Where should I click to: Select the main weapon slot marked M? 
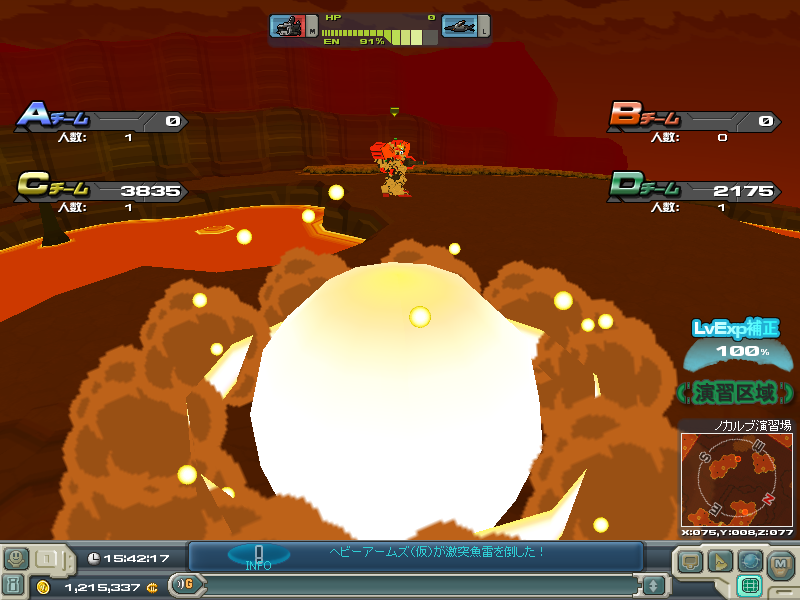[290, 27]
